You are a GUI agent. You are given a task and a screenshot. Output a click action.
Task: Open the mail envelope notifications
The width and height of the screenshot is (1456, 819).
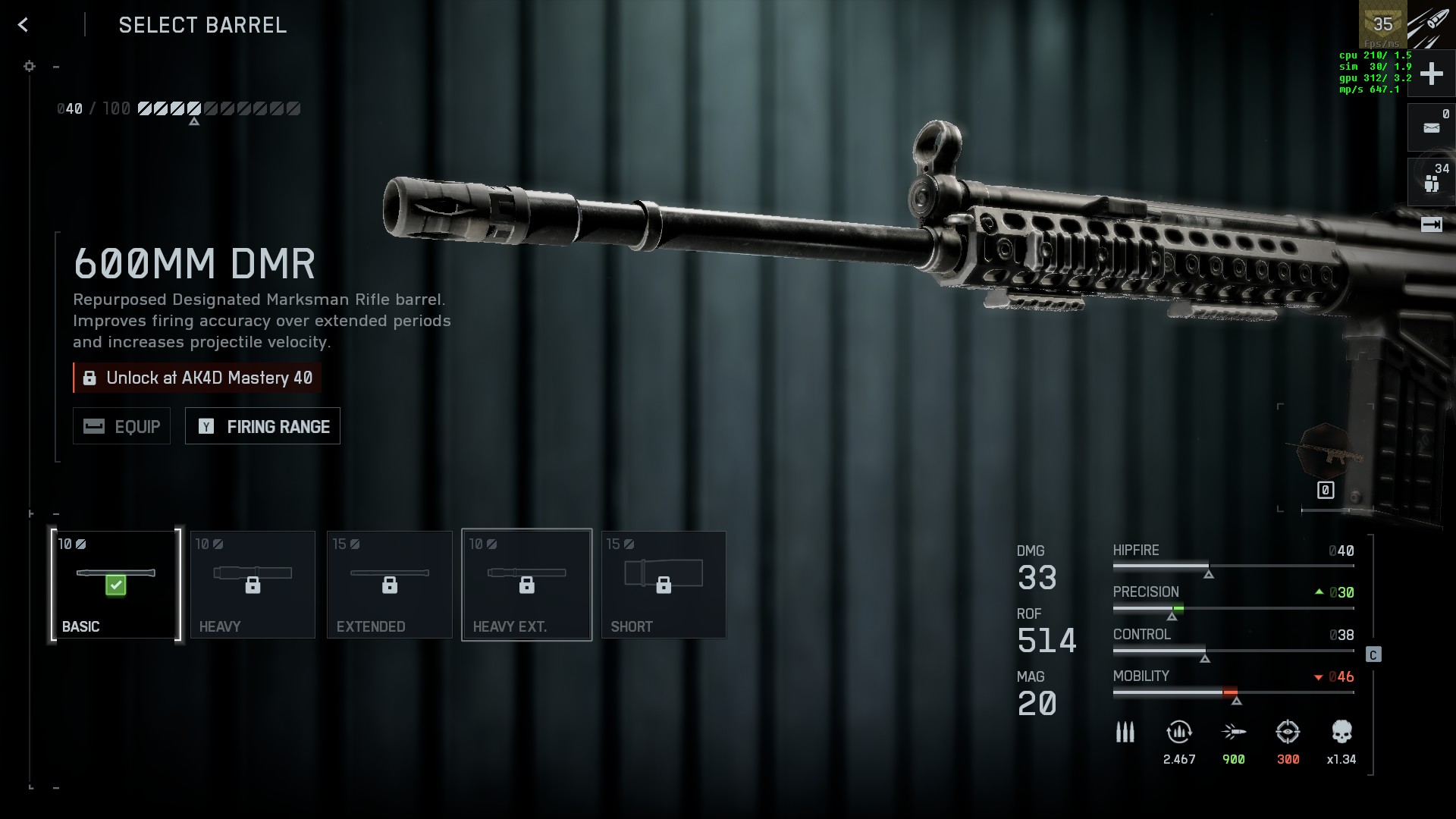pyautogui.click(x=1431, y=127)
